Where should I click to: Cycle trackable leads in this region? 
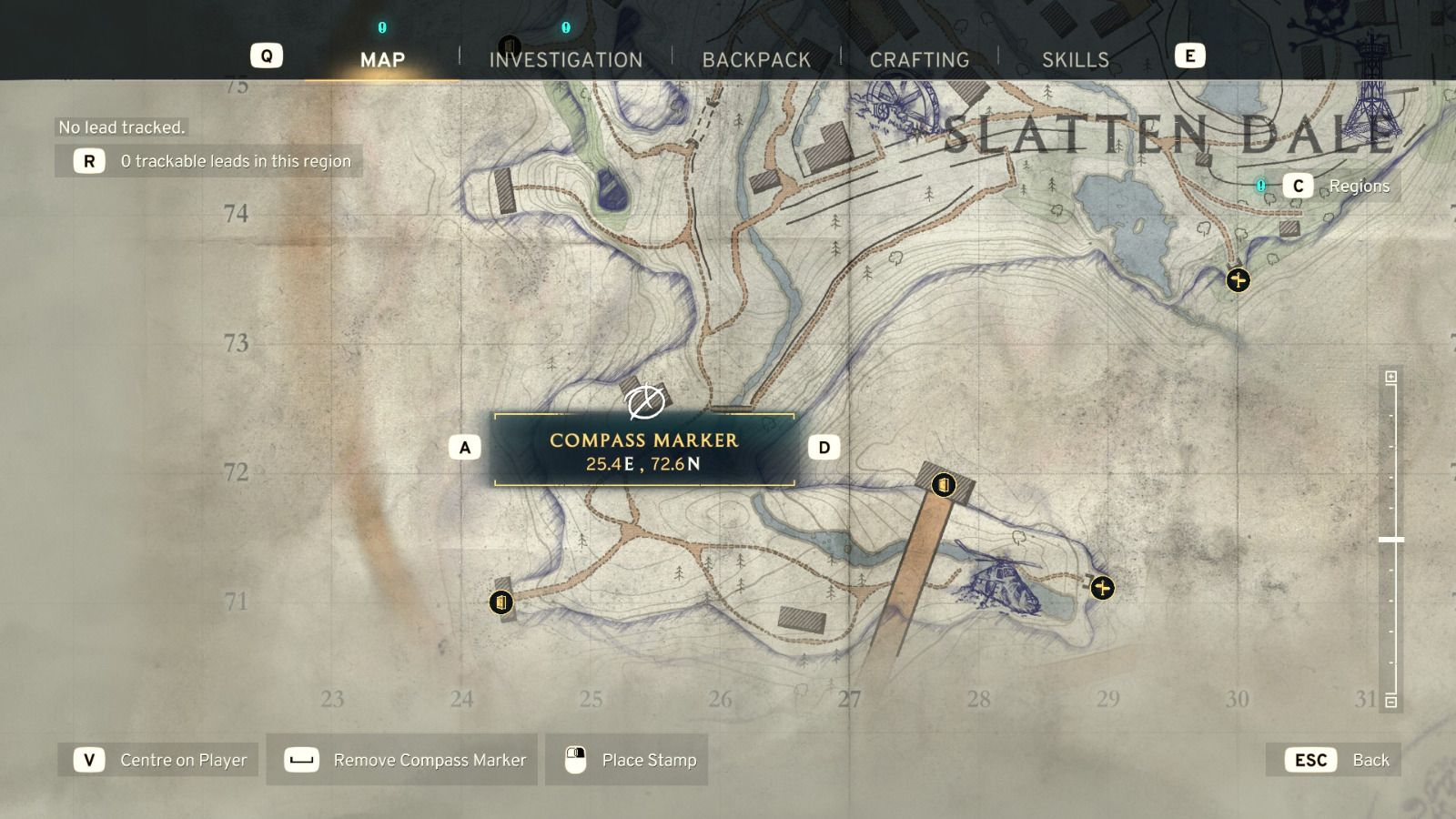[x=209, y=161]
